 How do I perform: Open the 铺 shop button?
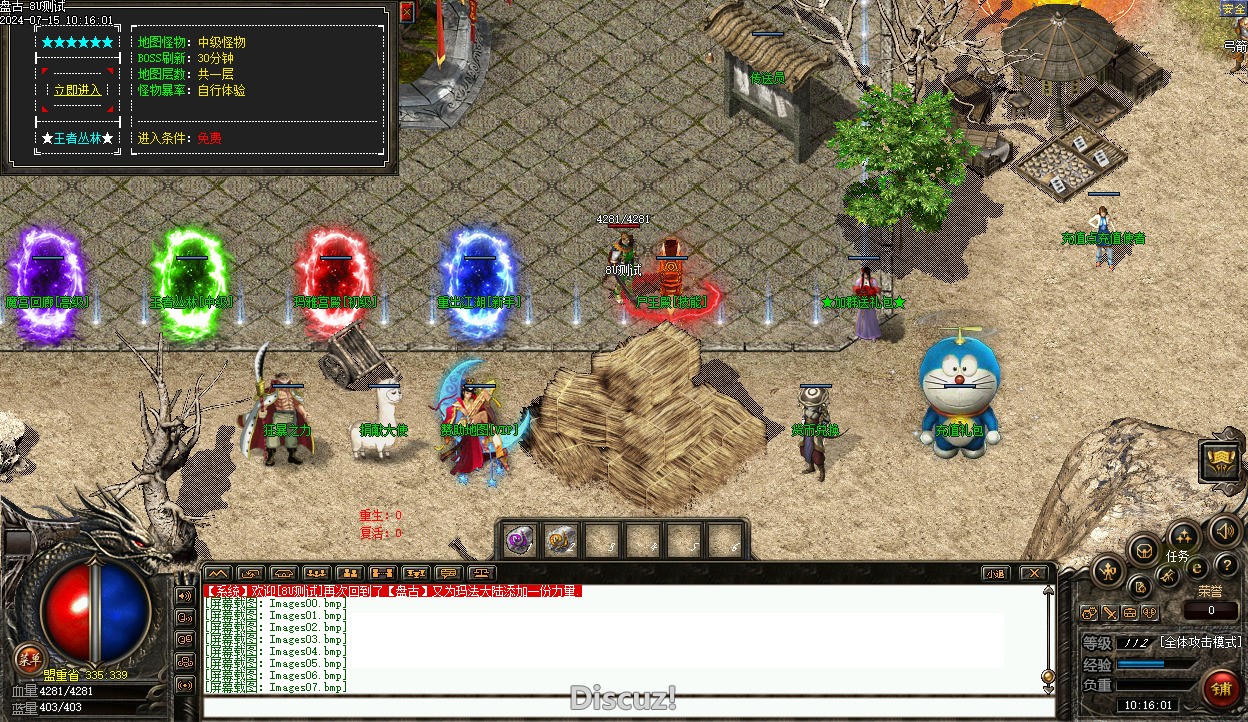tap(1221, 689)
